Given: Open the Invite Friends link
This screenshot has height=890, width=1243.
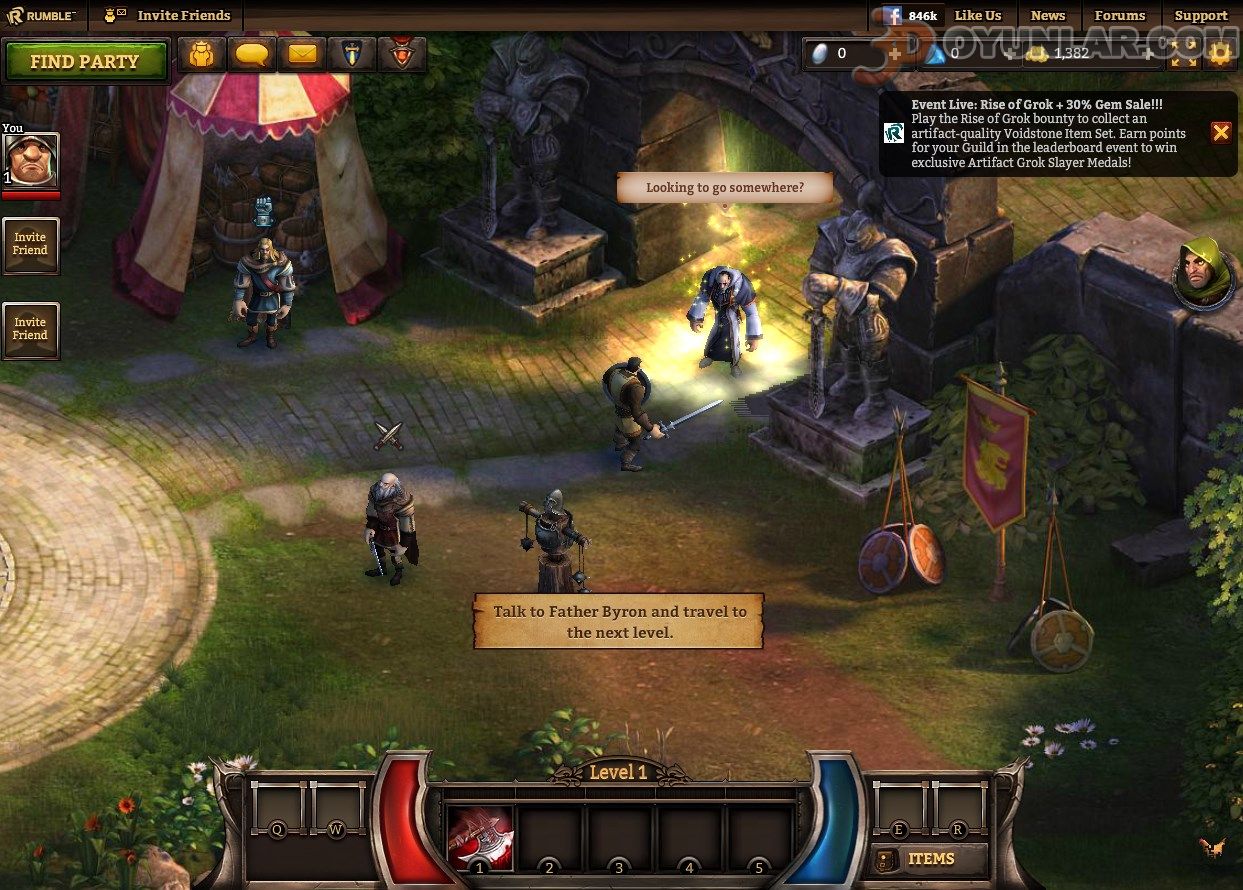Looking at the screenshot, I should pyautogui.click(x=183, y=15).
